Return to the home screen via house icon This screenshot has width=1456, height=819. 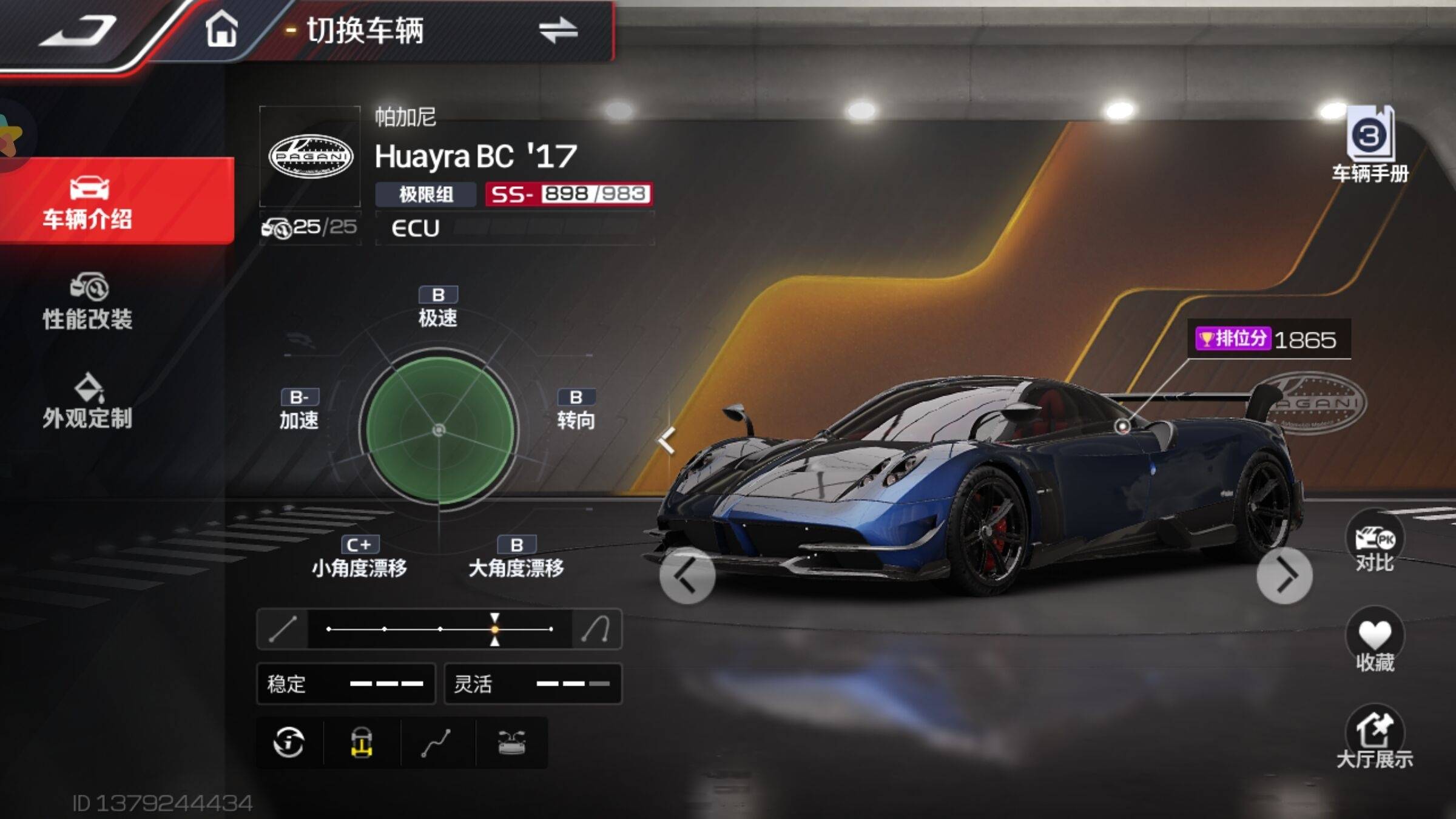point(221,29)
